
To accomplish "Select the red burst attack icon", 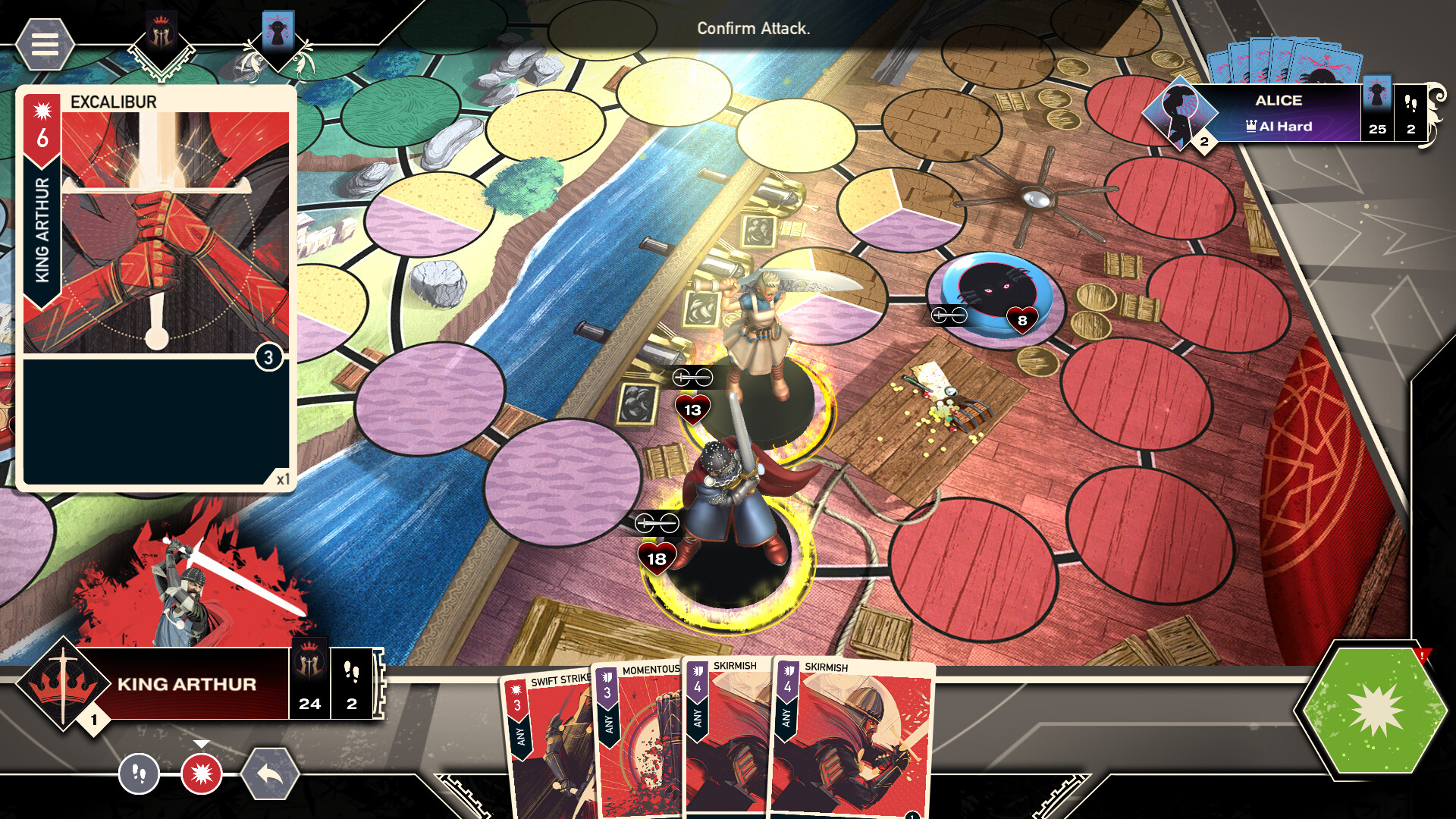I will pos(201,775).
